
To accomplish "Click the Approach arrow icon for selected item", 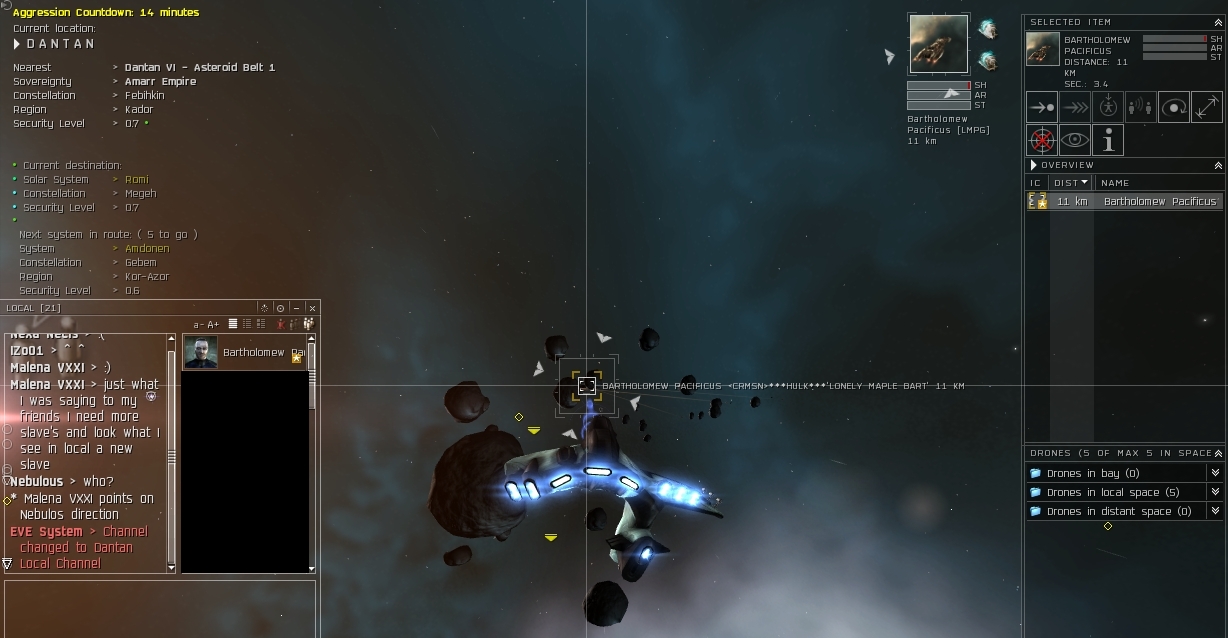I will click(x=1042, y=107).
